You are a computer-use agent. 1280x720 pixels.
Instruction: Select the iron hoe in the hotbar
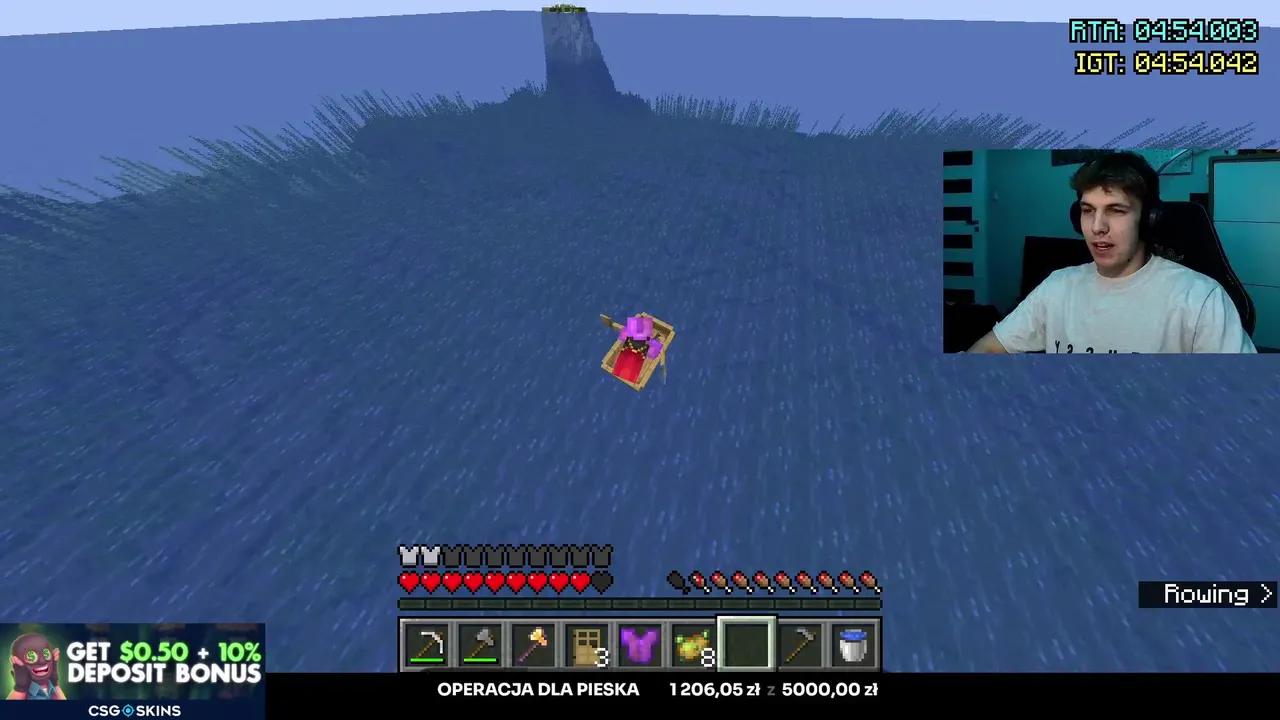point(800,645)
